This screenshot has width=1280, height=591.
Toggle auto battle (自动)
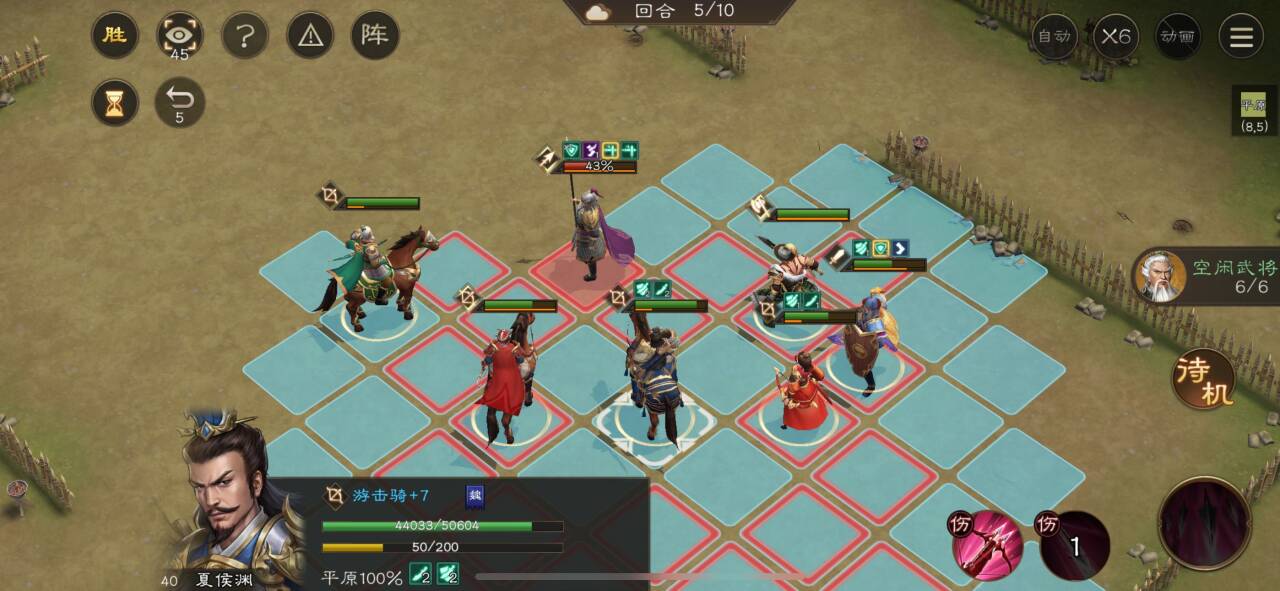pyautogui.click(x=1055, y=36)
